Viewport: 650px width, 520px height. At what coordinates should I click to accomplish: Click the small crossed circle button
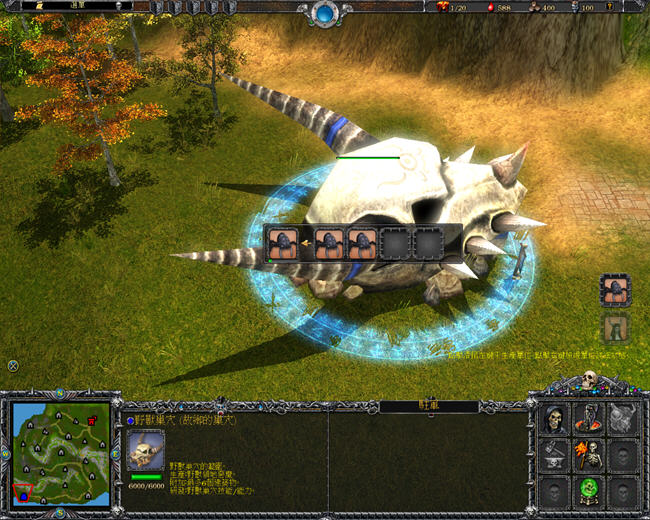point(13,366)
